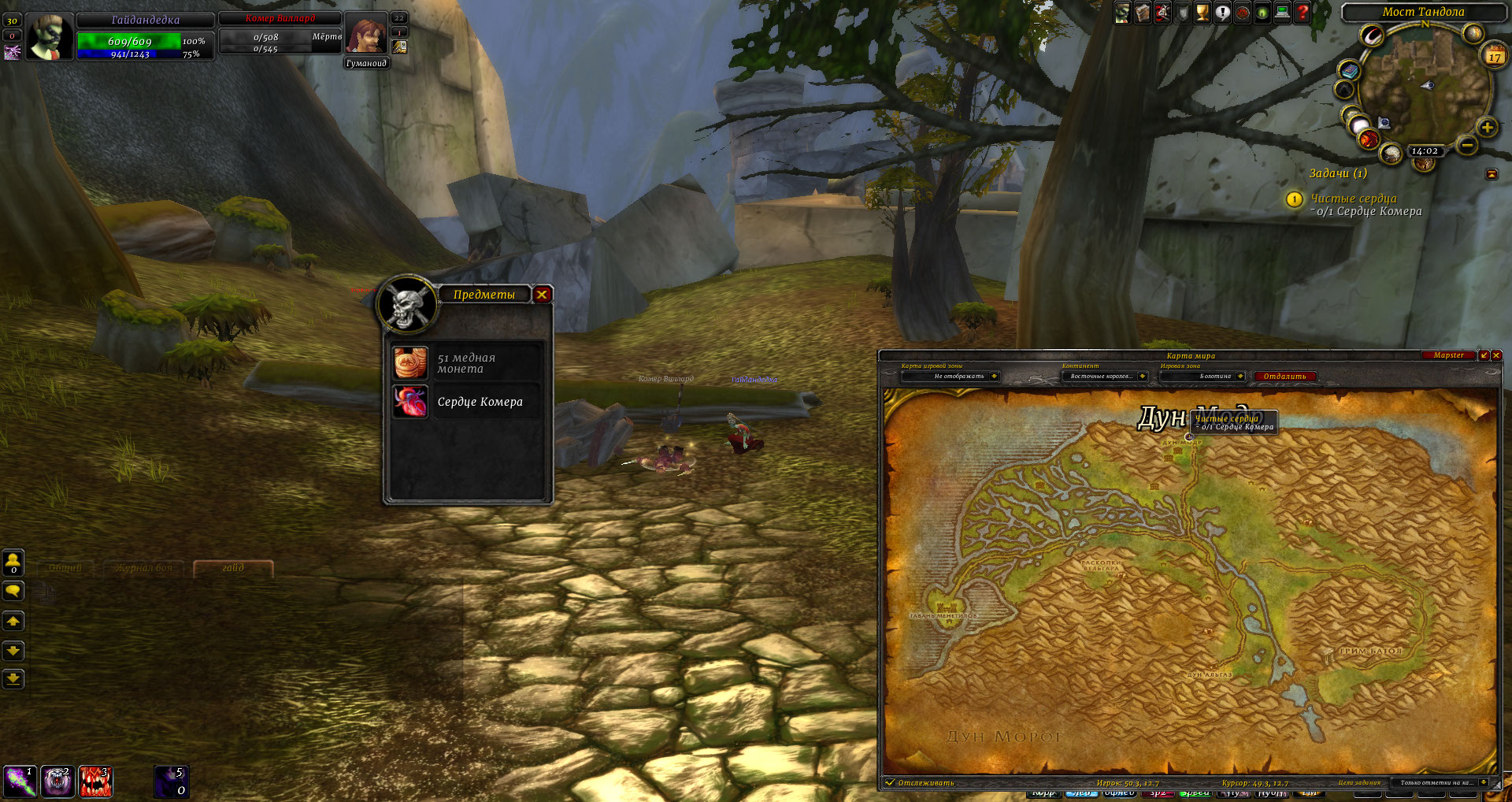Close the Предметы loot window
The height and width of the screenshot is (802, 1512).
coord(542,295)
